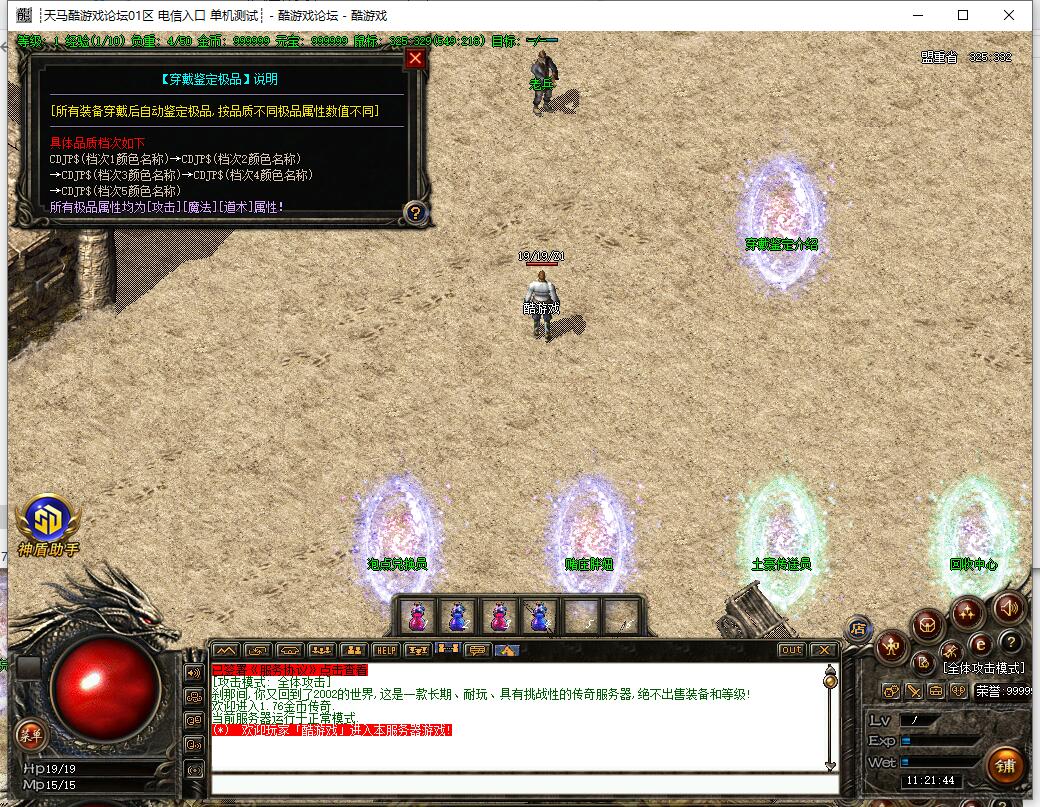
Task: Open the bag with the round chest button
Action: tap(928, 626)
